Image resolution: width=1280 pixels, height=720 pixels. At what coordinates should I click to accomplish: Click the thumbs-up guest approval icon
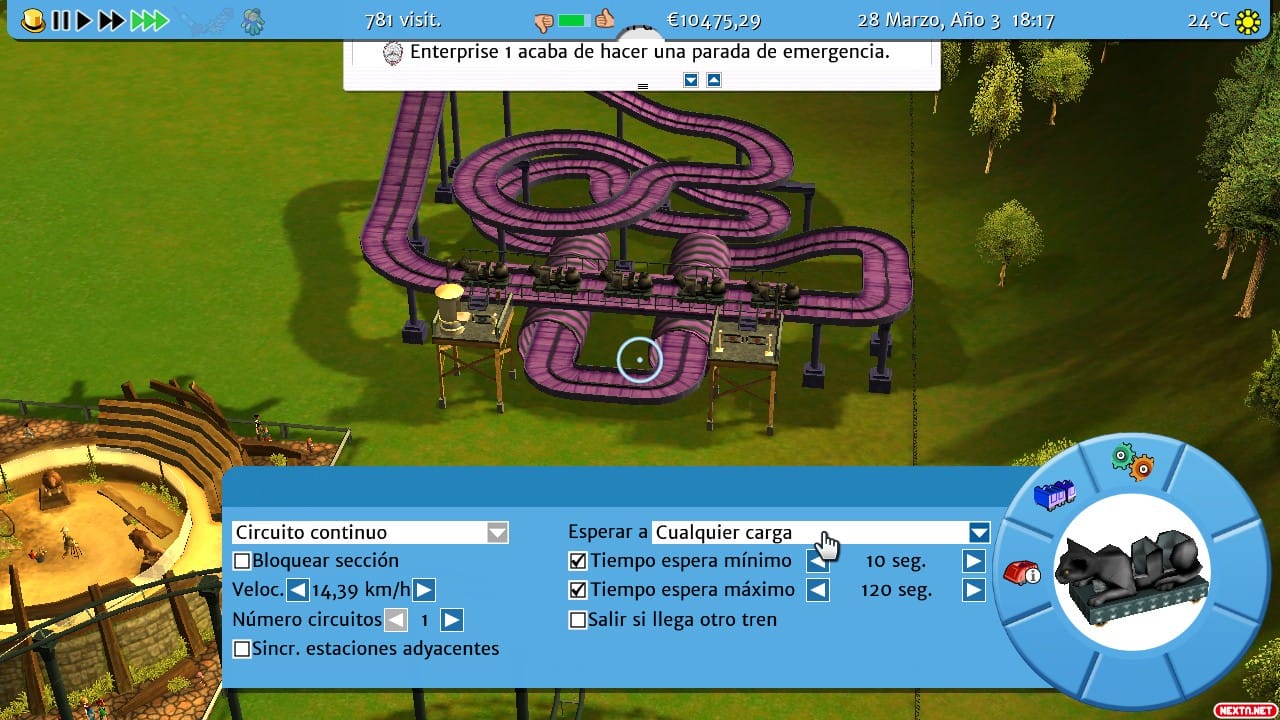(x=604, y=20)
